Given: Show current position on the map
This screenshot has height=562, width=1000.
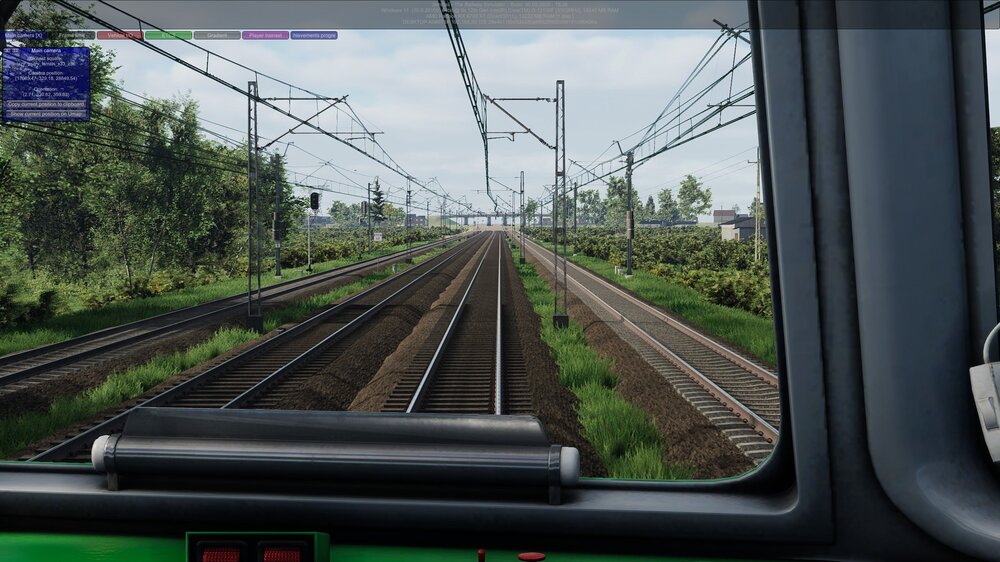Looking at the screenshot, I should click(x=46, y=114).
